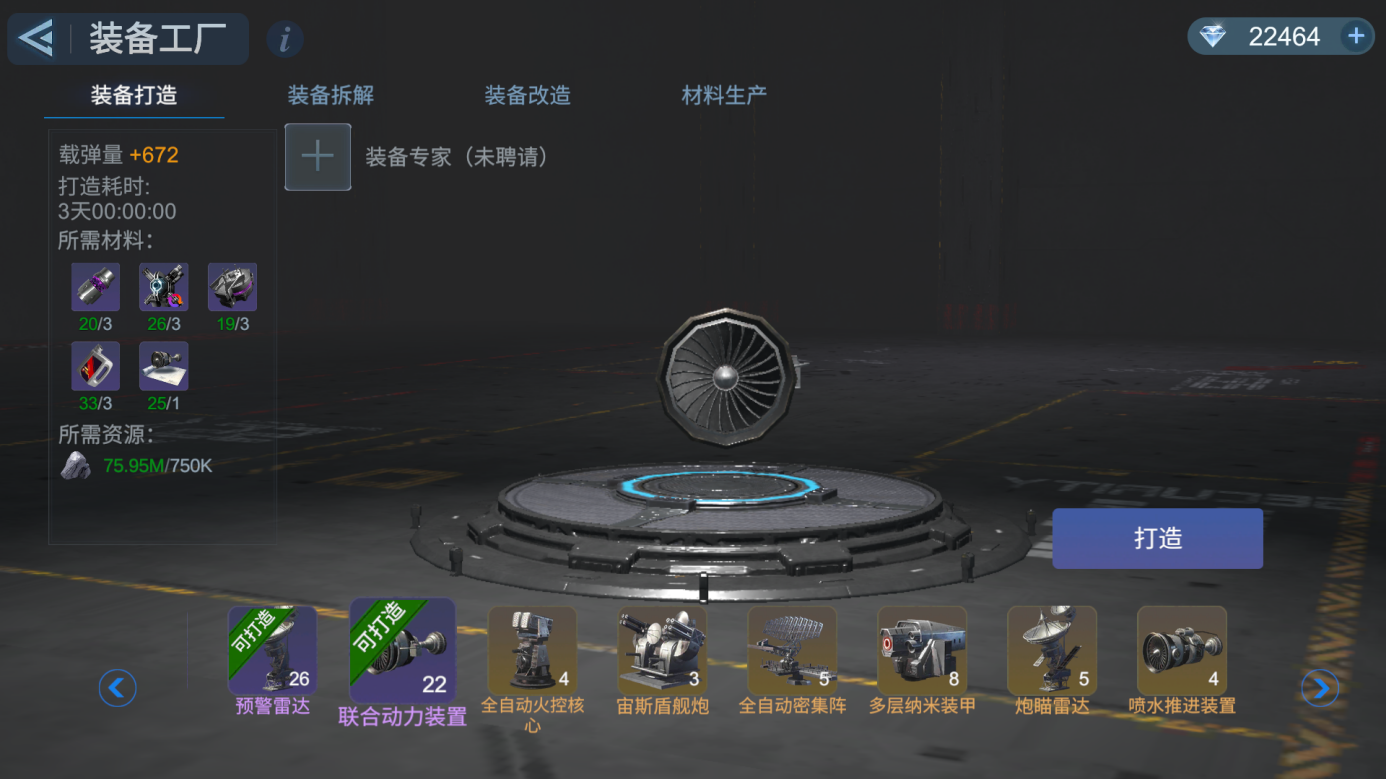
Task: Open the 材料生产 tab
Action: point(722,95)
